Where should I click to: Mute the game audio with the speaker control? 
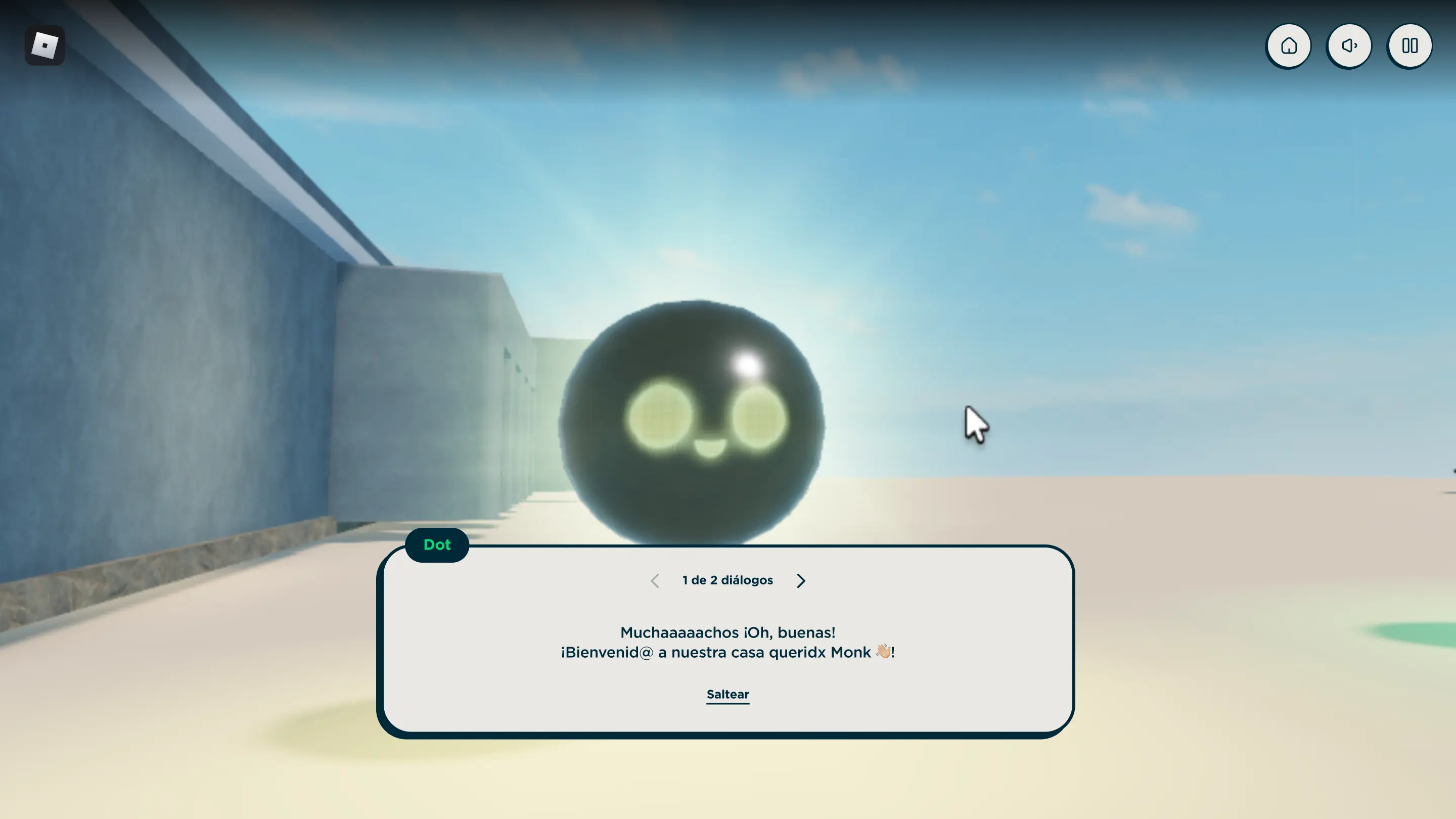click(1349, 46)
